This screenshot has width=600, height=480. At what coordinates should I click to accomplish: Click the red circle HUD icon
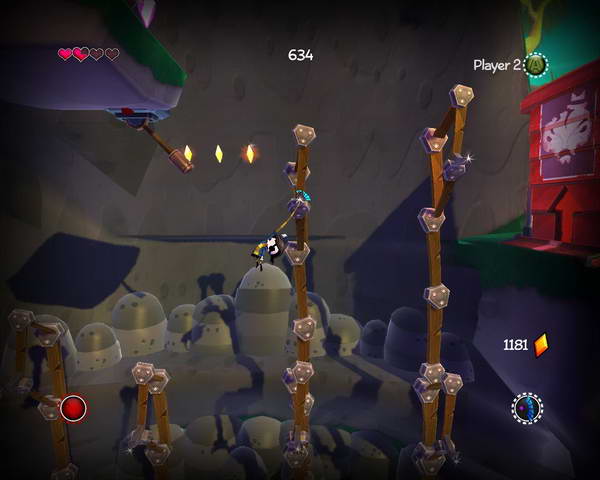click(73, 408)
